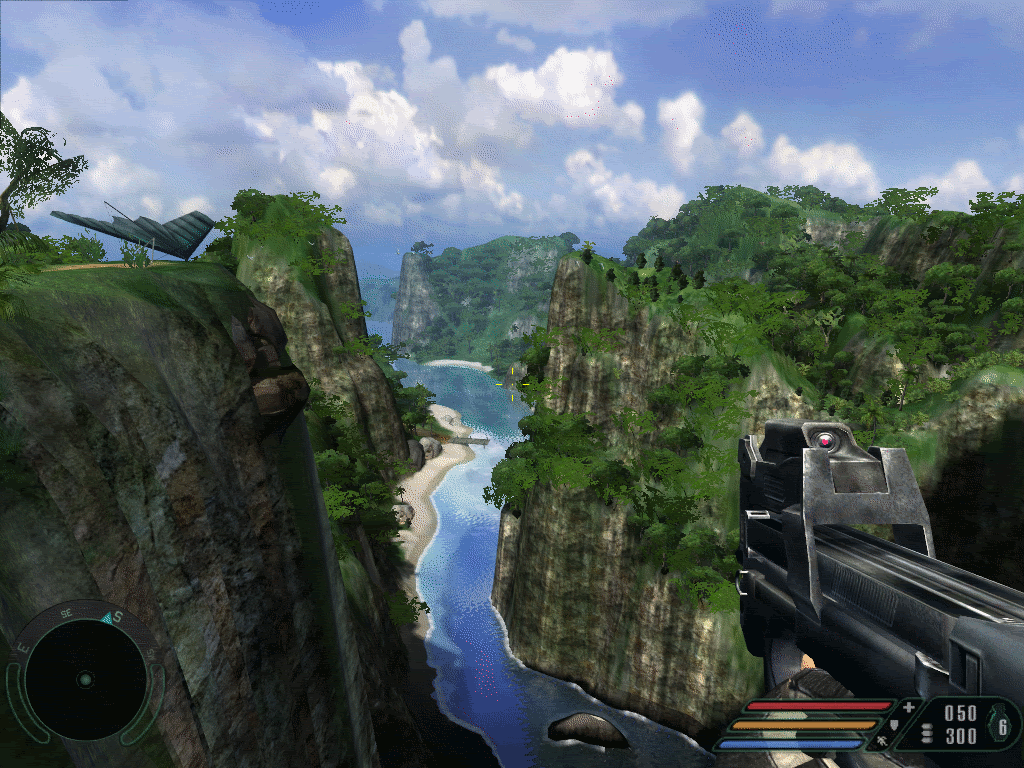Screen dimensions: 1024x768
Task: Click the circular radar display
Action: coord(84,680)
